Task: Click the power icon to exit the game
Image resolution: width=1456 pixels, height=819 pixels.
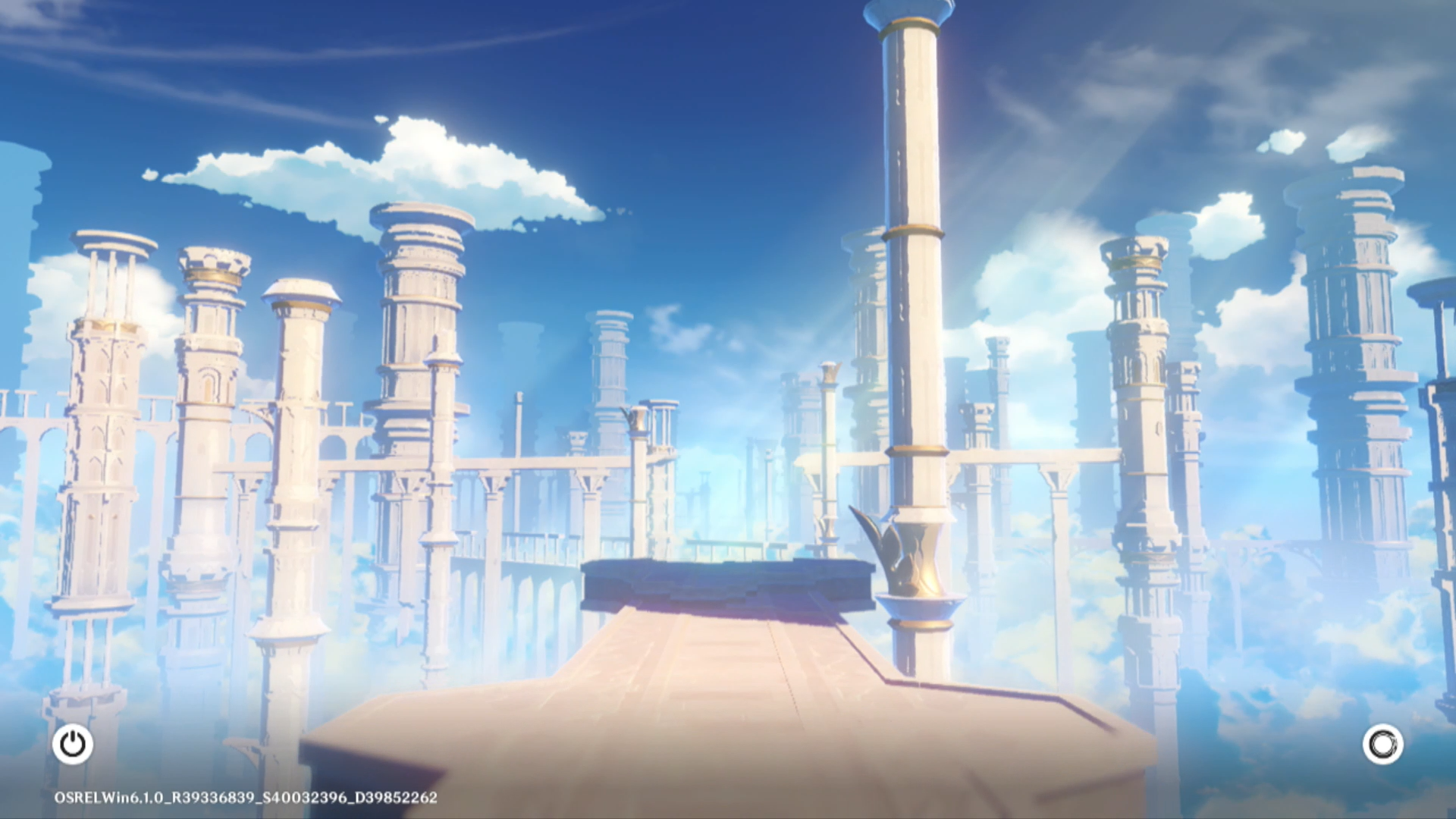Action: tap(73, 744)
